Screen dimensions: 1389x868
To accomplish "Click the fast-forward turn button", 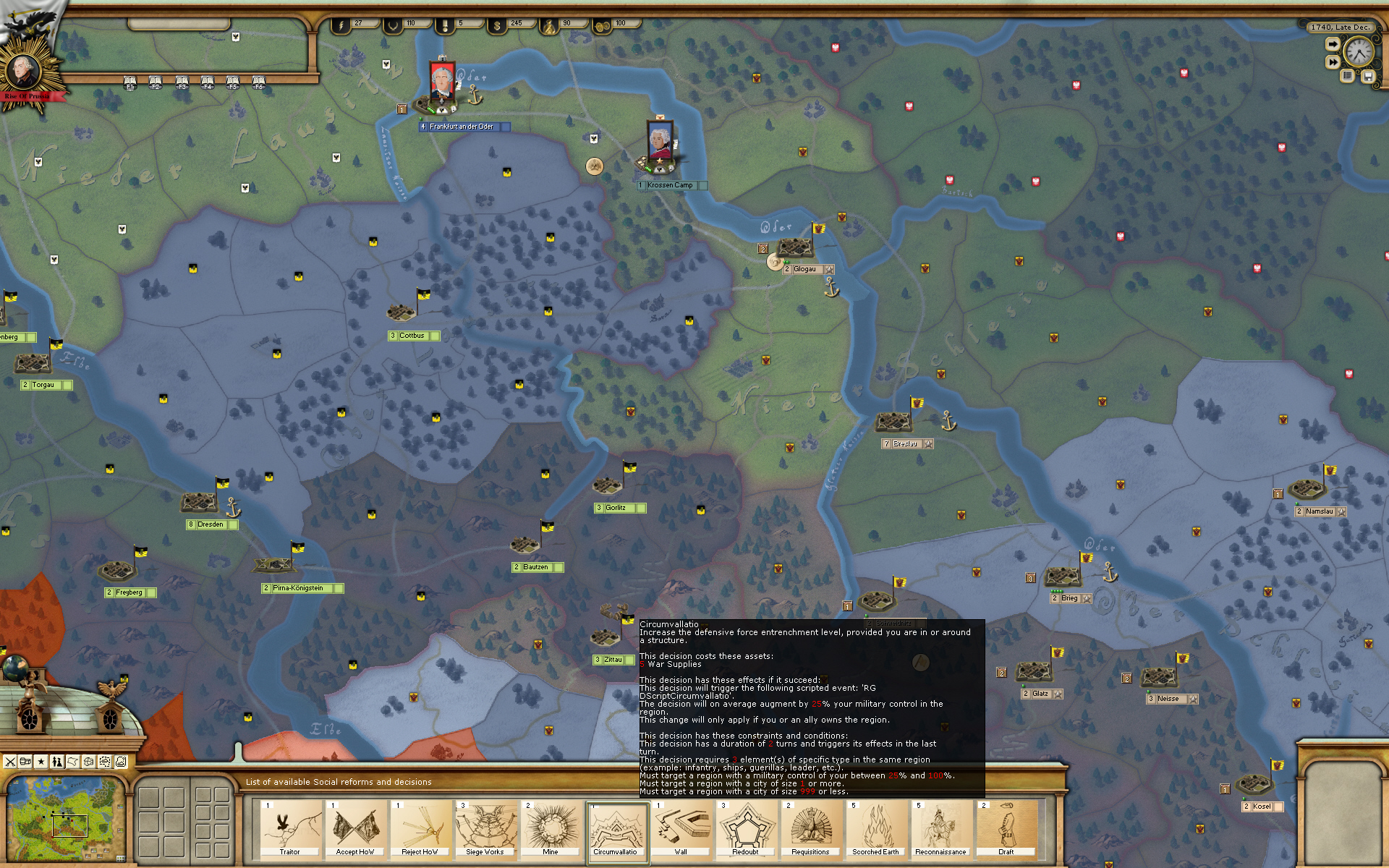I will click(1333, 61).
